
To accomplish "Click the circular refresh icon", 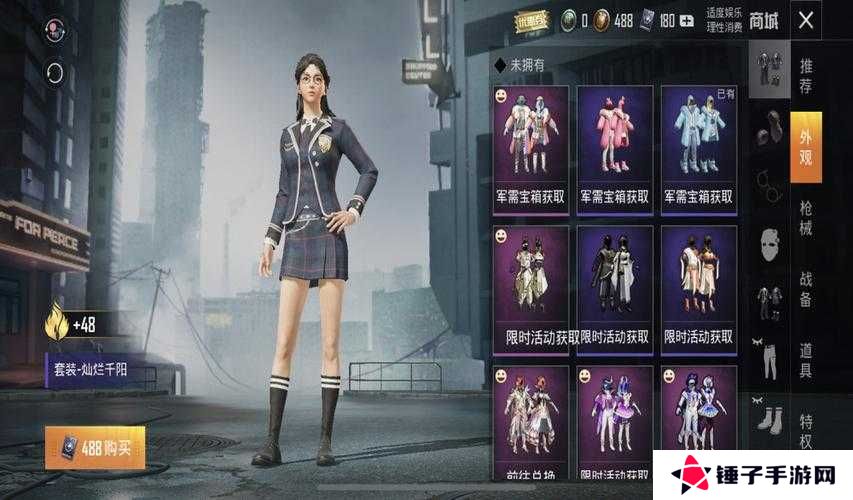I will pos(54,72).
